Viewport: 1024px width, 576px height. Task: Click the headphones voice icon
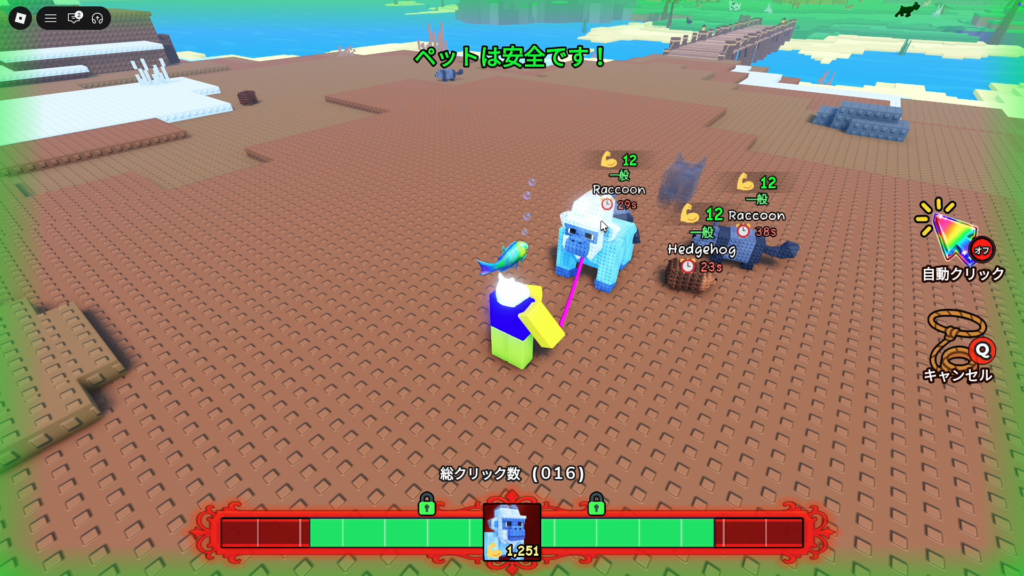(x=97, y=18)
